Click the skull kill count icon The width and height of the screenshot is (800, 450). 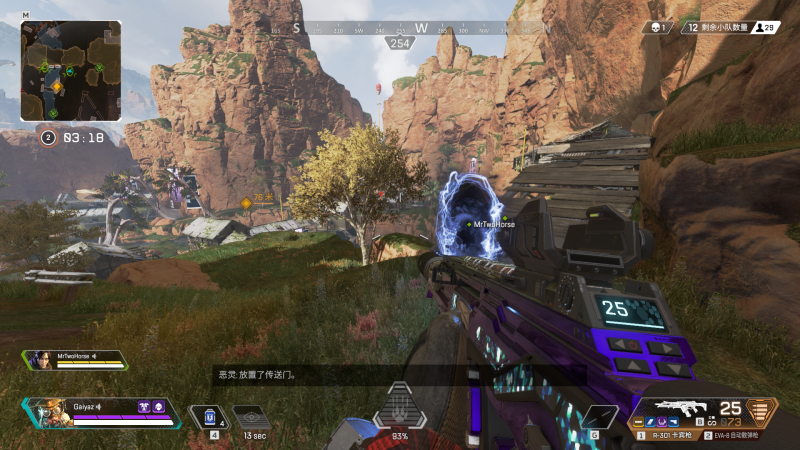657,28
